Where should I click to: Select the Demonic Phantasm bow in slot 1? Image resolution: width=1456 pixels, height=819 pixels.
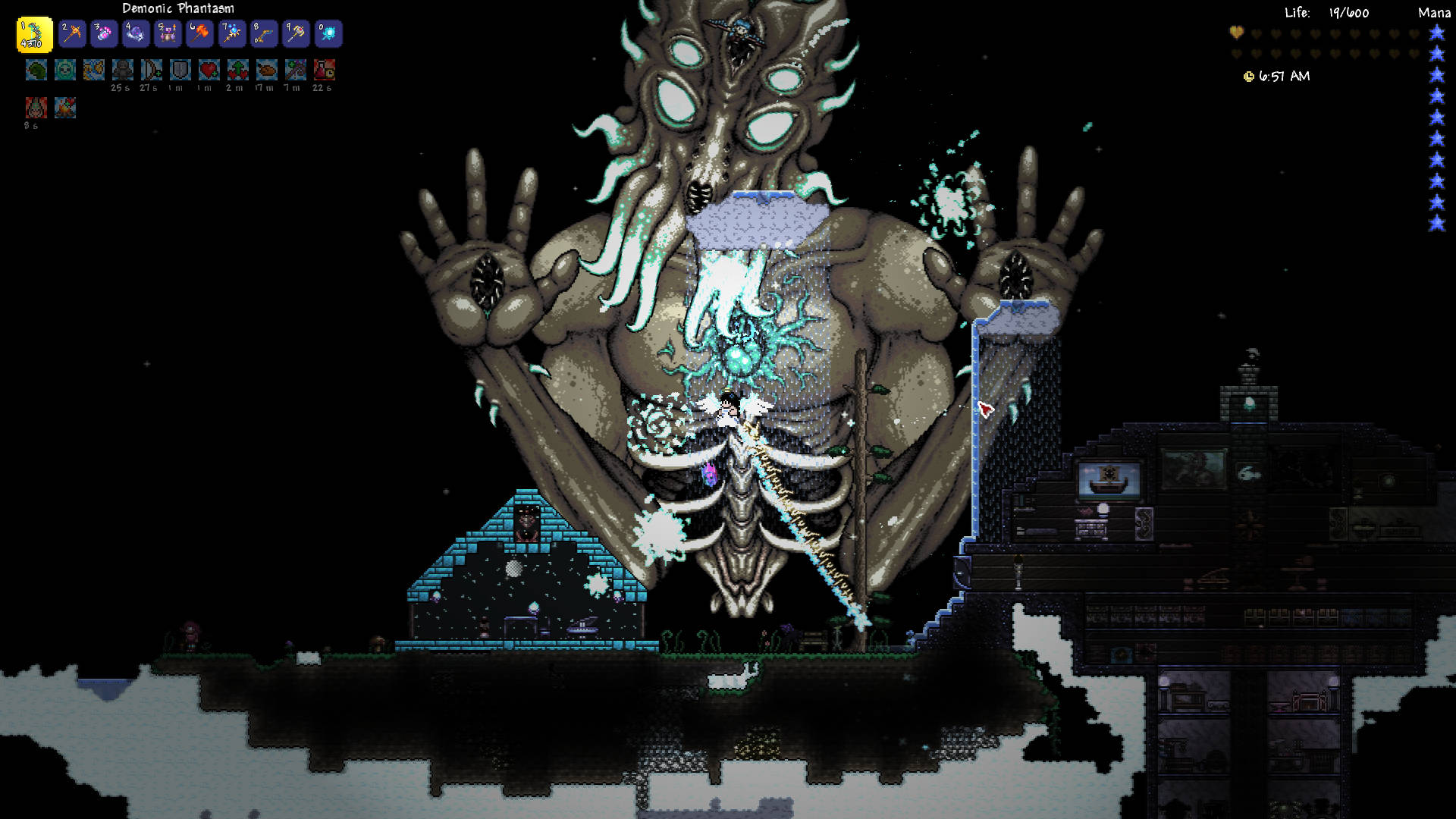(x=34, y=35)
